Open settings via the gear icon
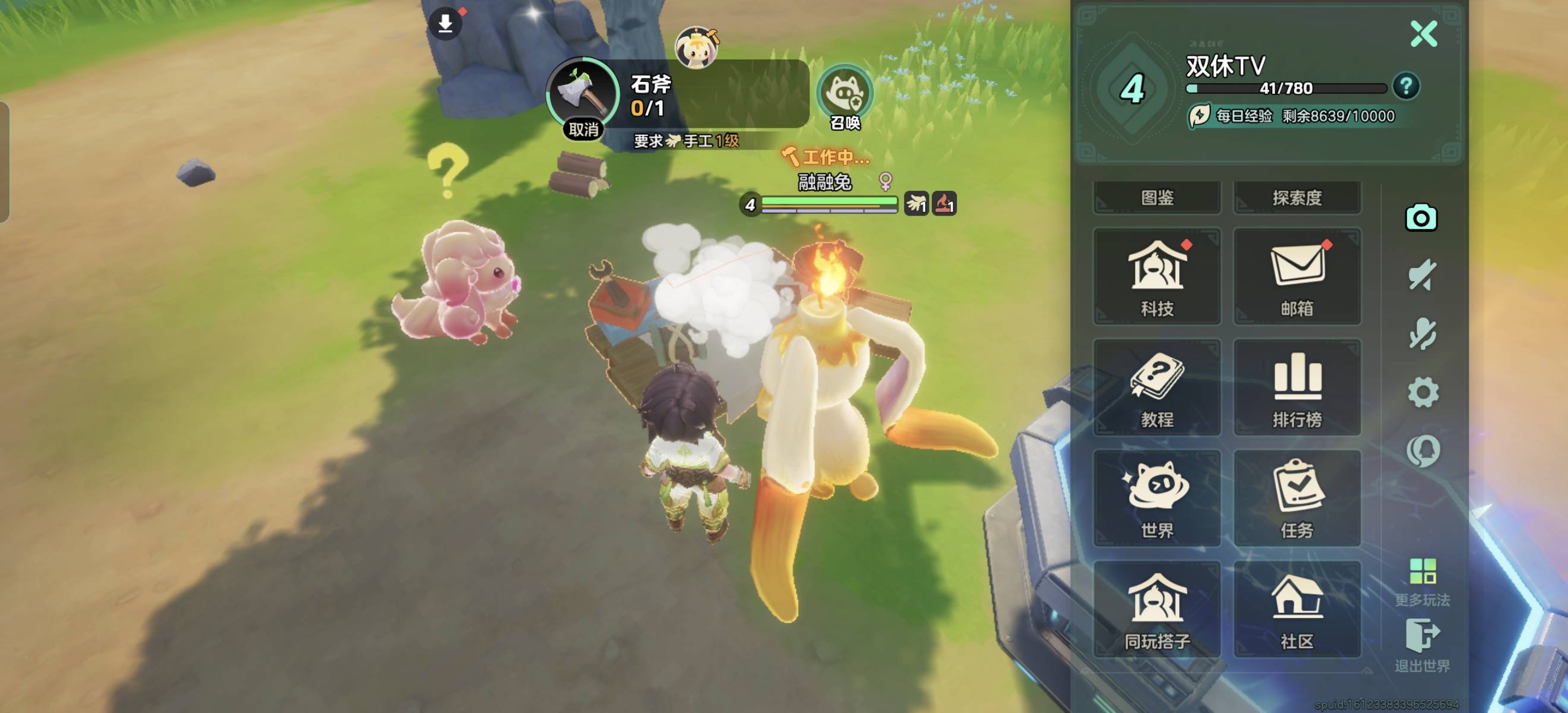The height and width of the screenshot is (713, 1568). tap(1423, 393)
